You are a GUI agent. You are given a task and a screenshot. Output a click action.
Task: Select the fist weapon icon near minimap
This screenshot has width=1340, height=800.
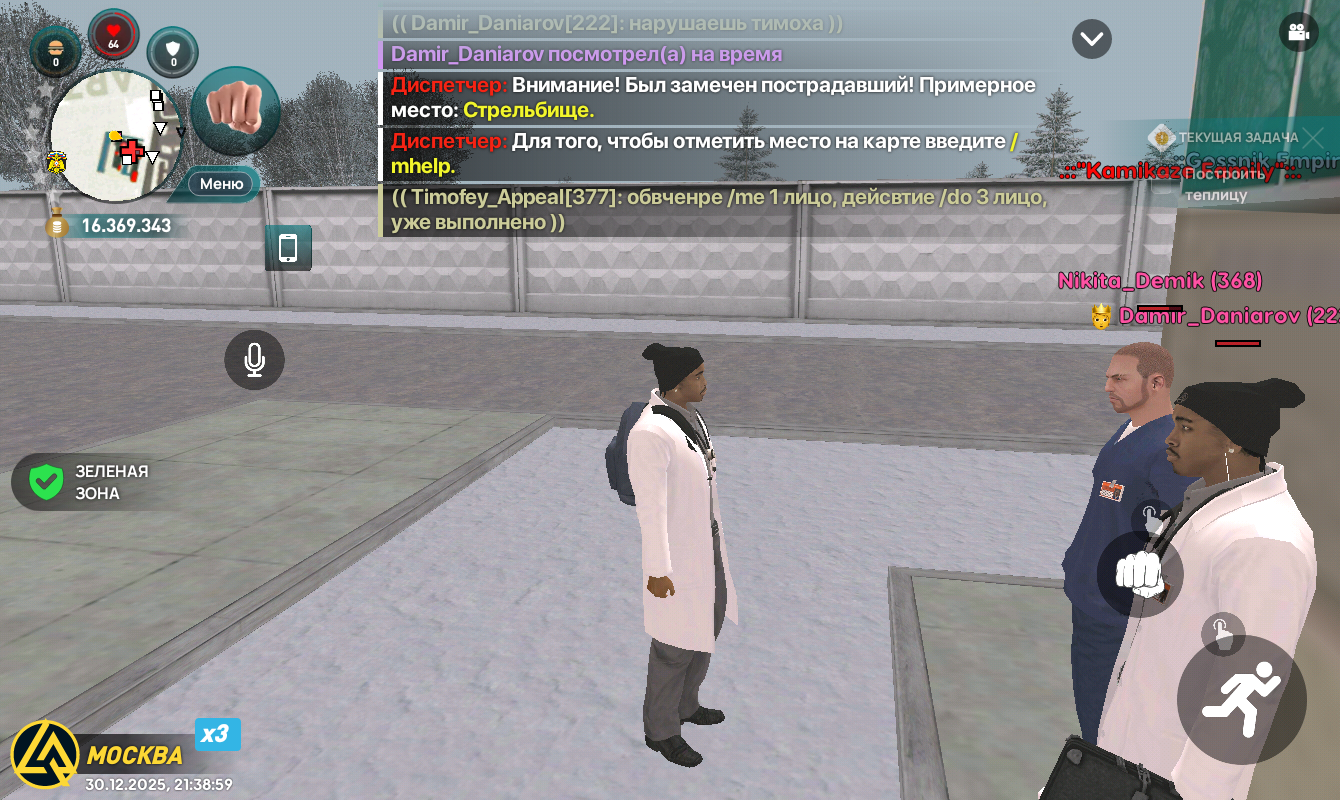(235, 109)
